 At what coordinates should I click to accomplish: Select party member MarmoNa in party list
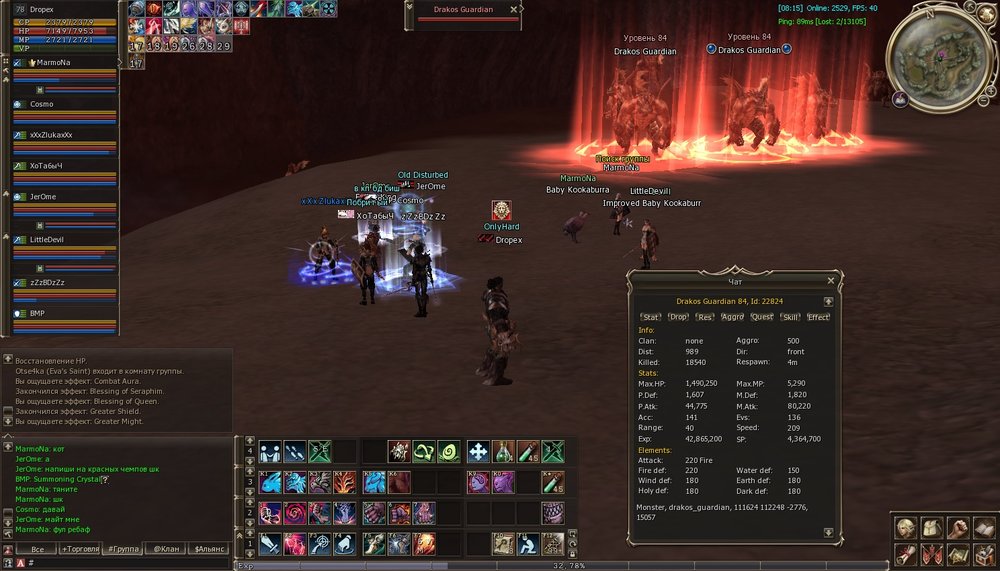55,62
